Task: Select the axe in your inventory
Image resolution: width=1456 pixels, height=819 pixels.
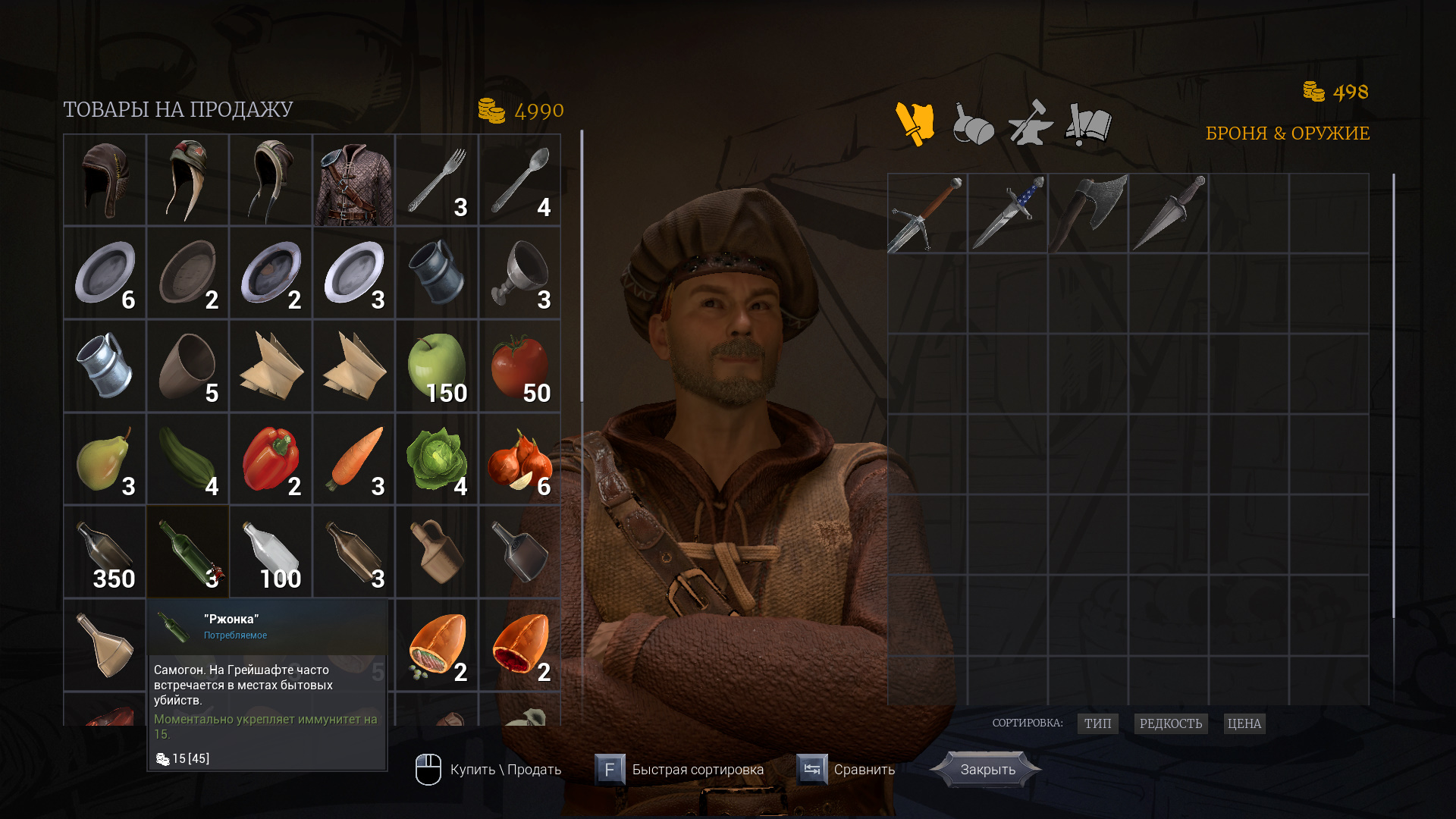Action: click(1088, 214)
